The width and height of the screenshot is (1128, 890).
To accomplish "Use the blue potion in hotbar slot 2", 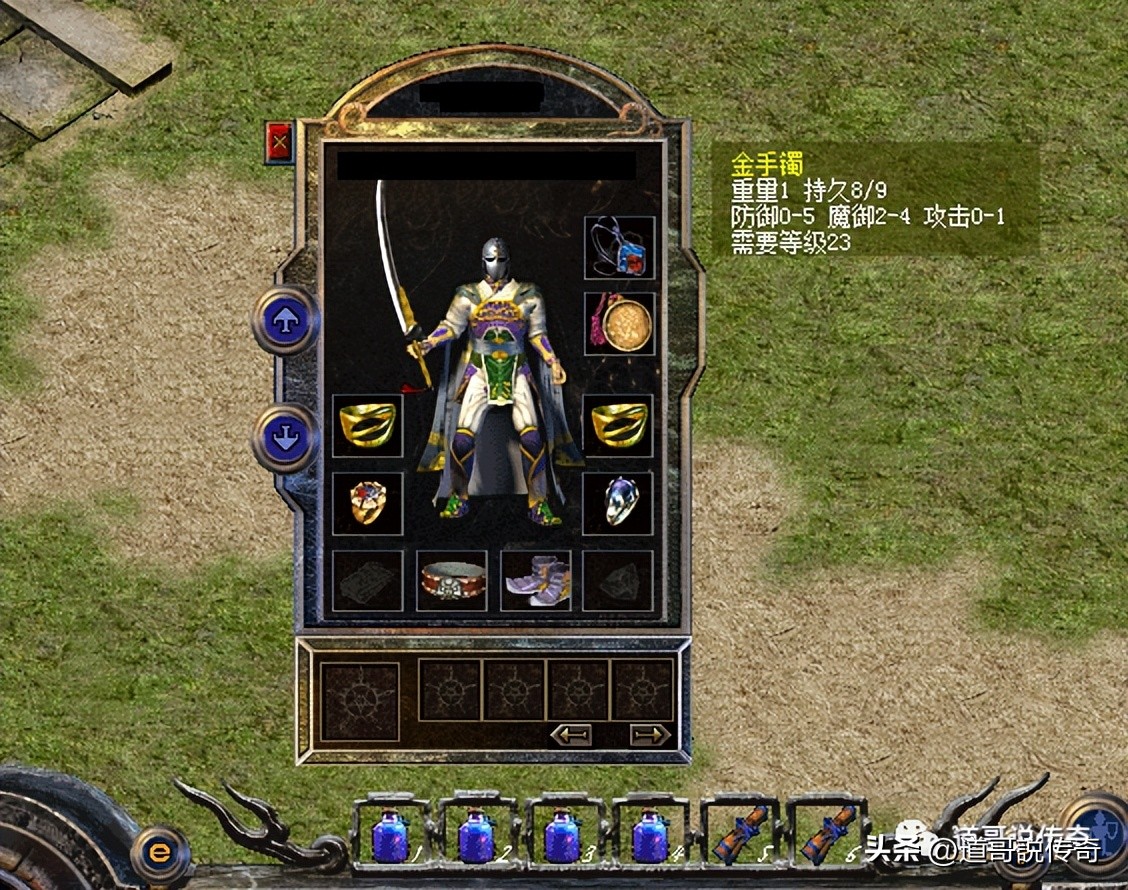I will 476,835.
